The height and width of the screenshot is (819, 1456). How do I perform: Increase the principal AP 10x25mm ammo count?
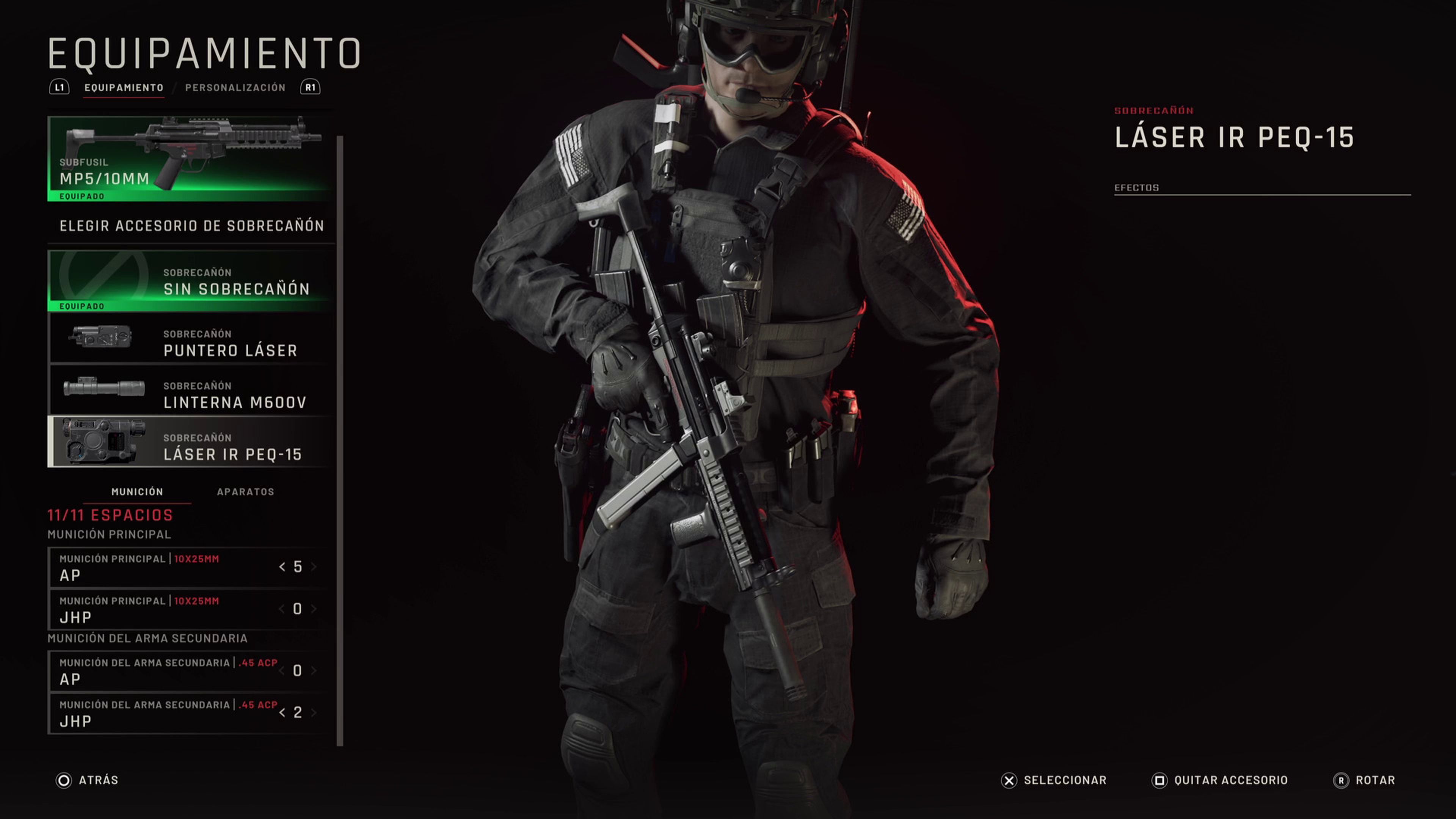tap(315, 567)
